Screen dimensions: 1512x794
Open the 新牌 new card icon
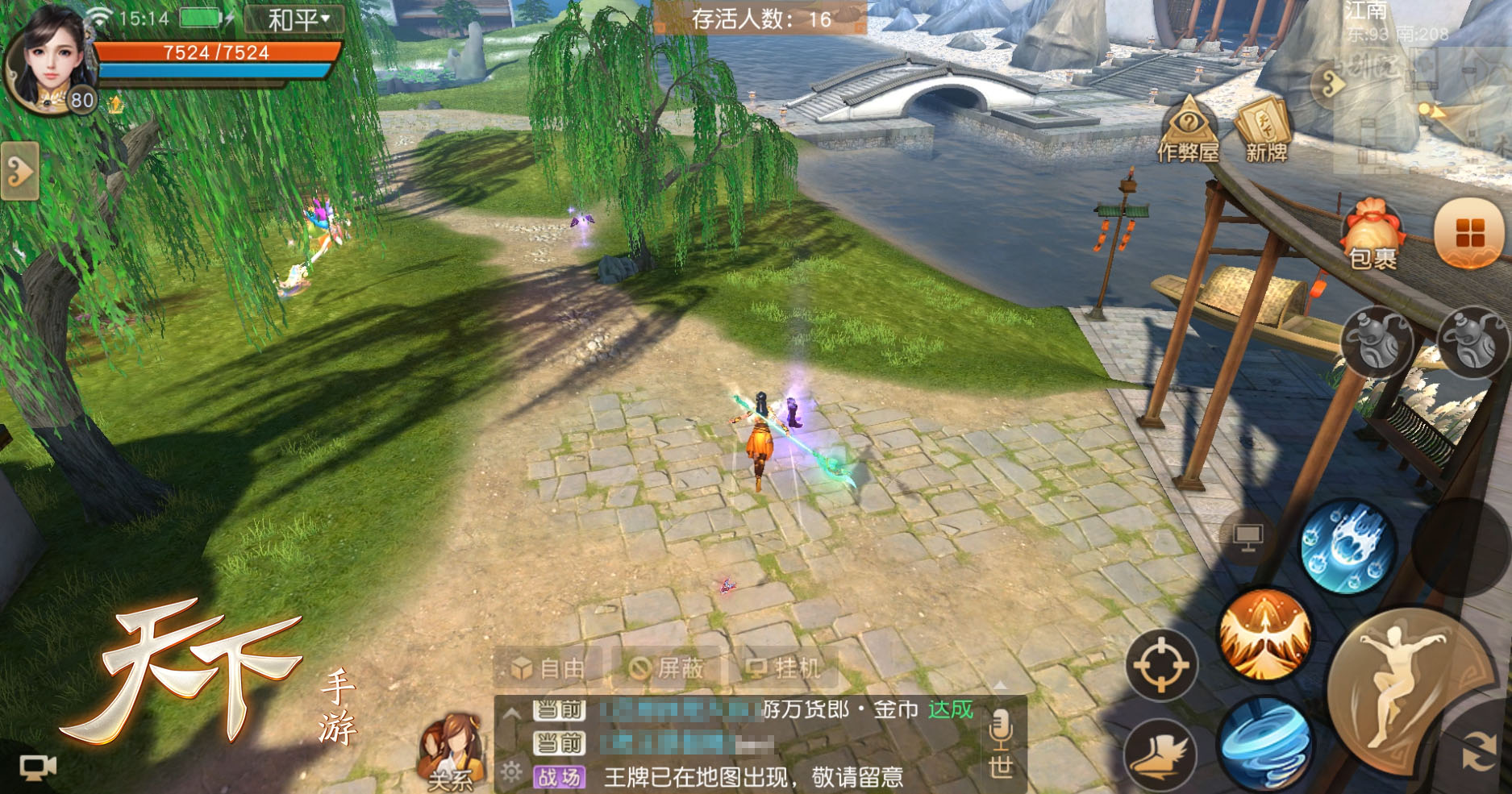1265,131
